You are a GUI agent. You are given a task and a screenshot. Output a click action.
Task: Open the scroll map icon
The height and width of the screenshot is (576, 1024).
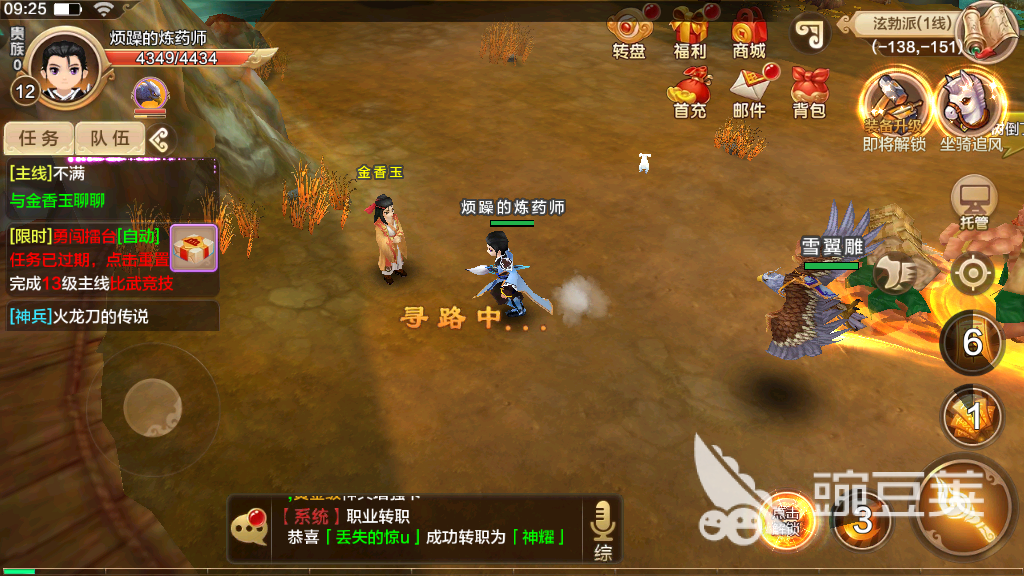point(989,30)
